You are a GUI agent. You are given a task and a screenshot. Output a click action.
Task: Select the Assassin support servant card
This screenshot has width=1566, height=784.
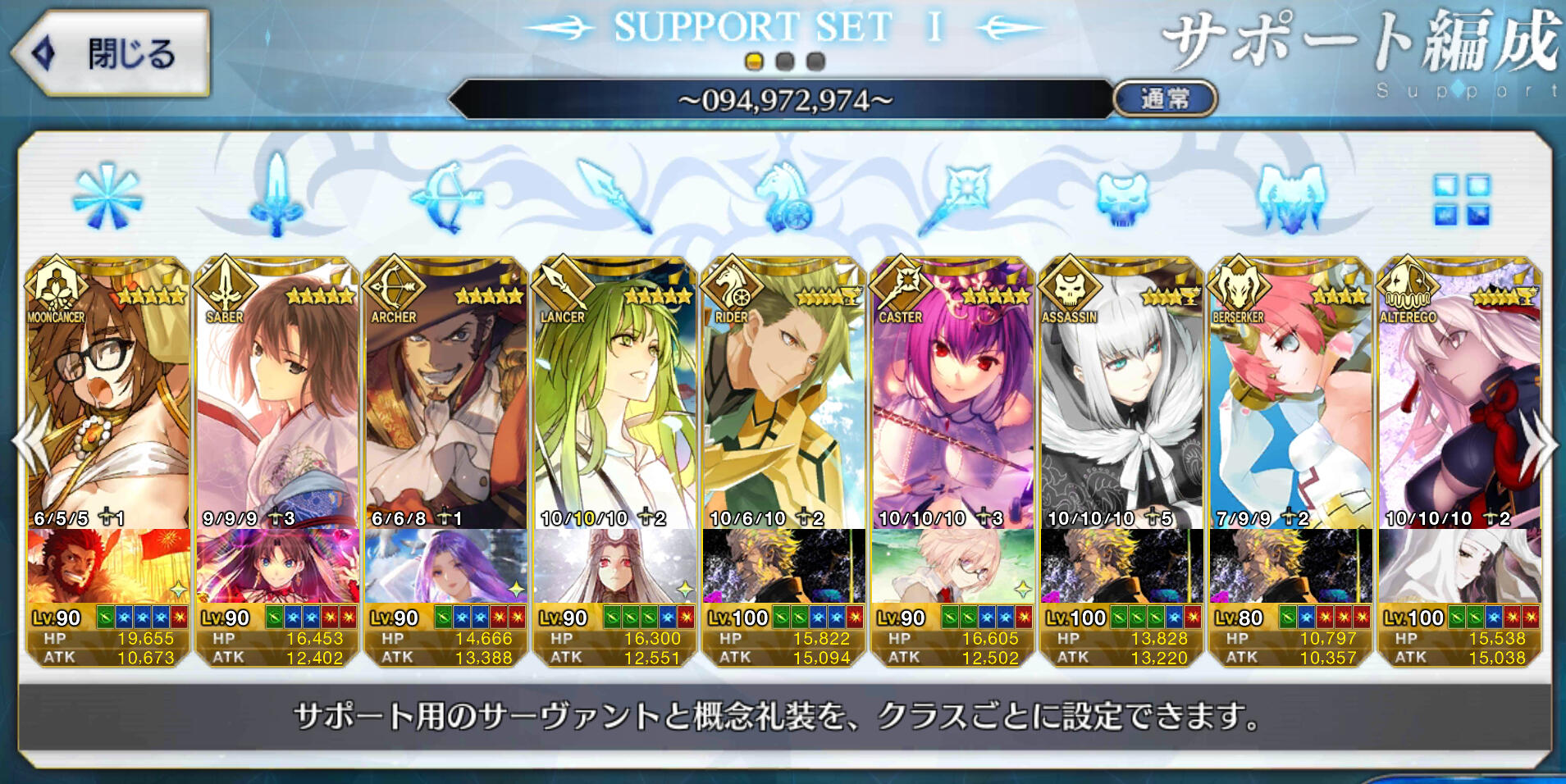(1122, 394)
